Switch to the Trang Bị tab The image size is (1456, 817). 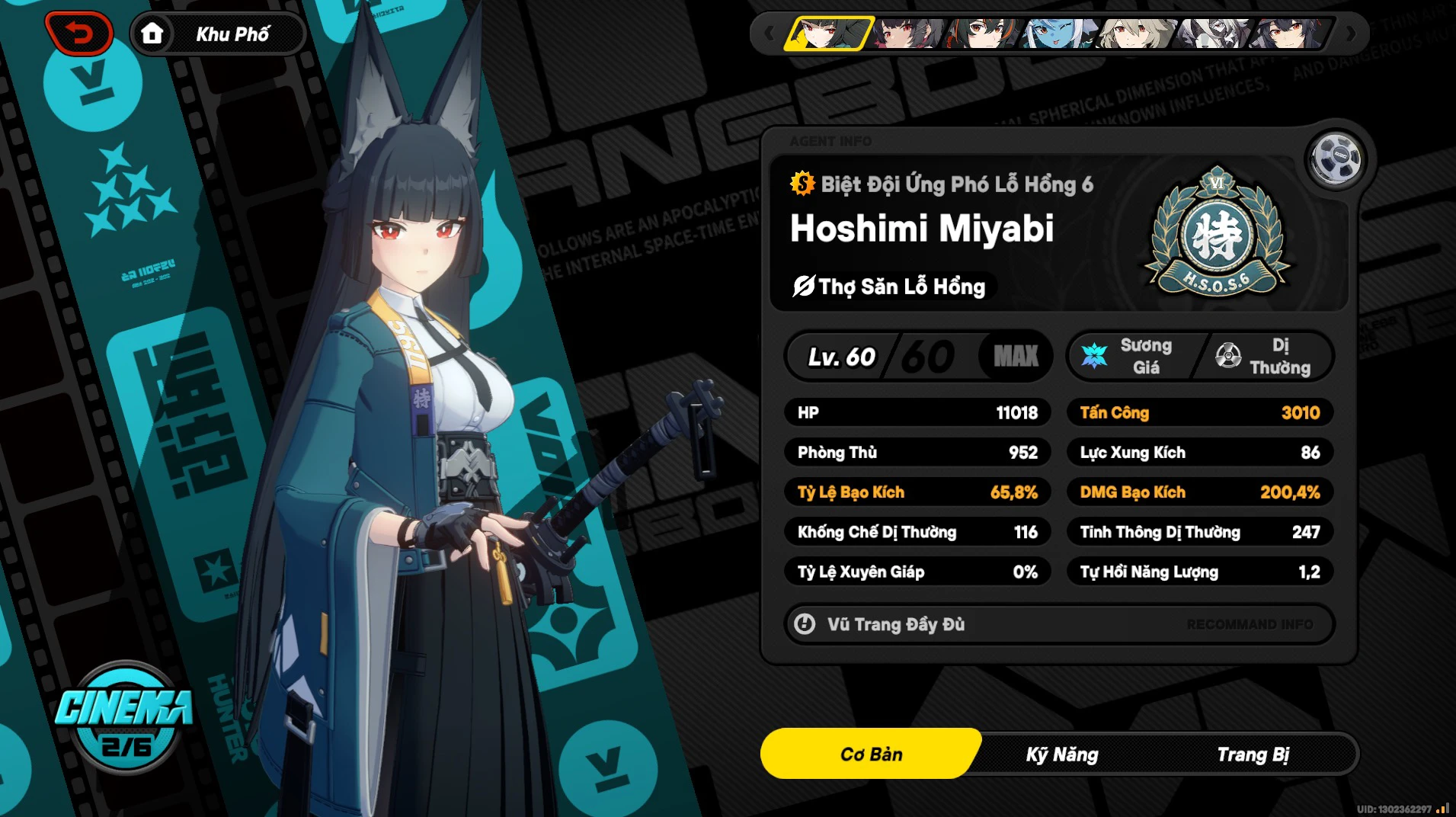pos(1254,754)
